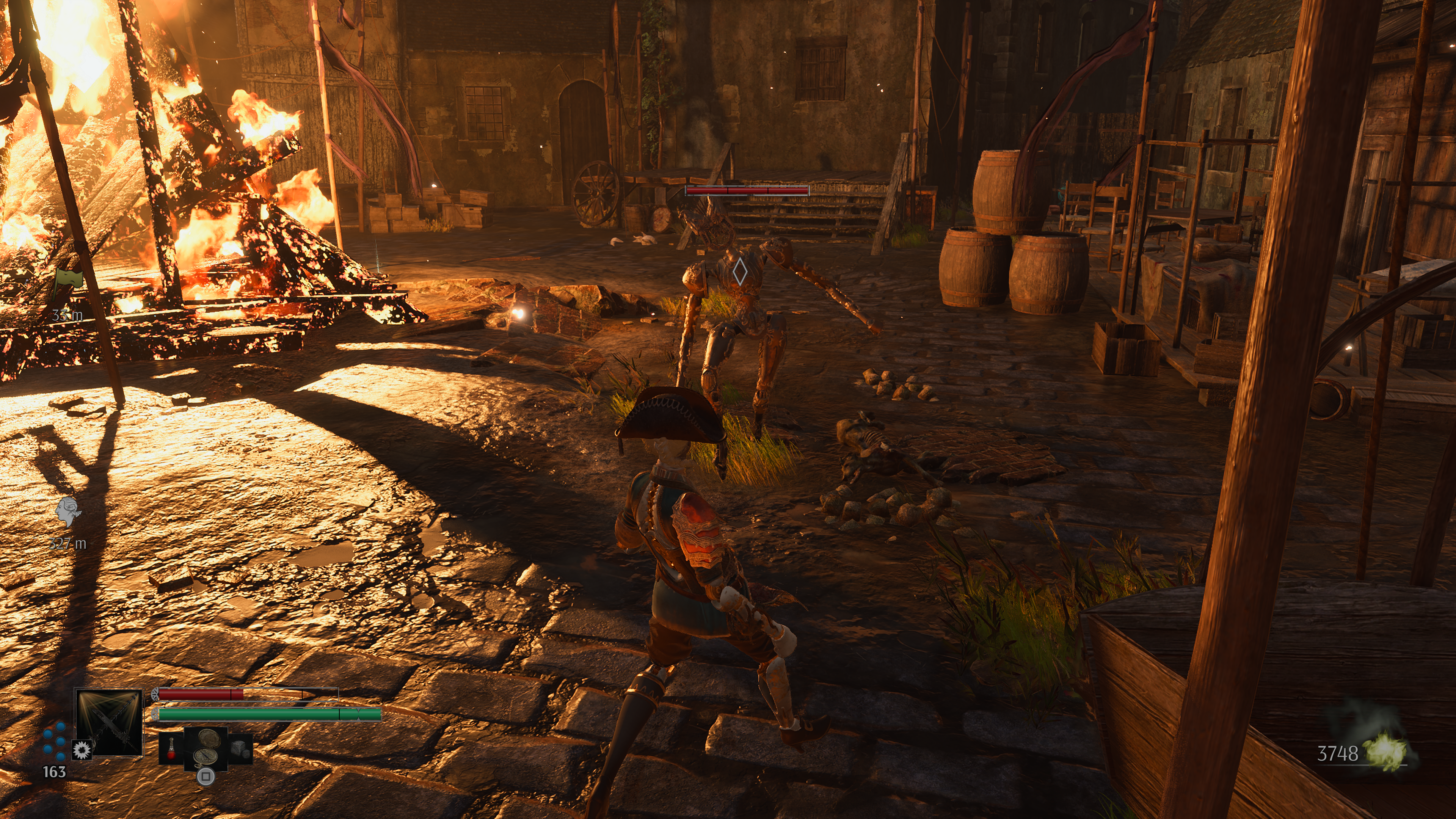
Task: Select the brass compass item slot
Action: [x=206, y=747]
